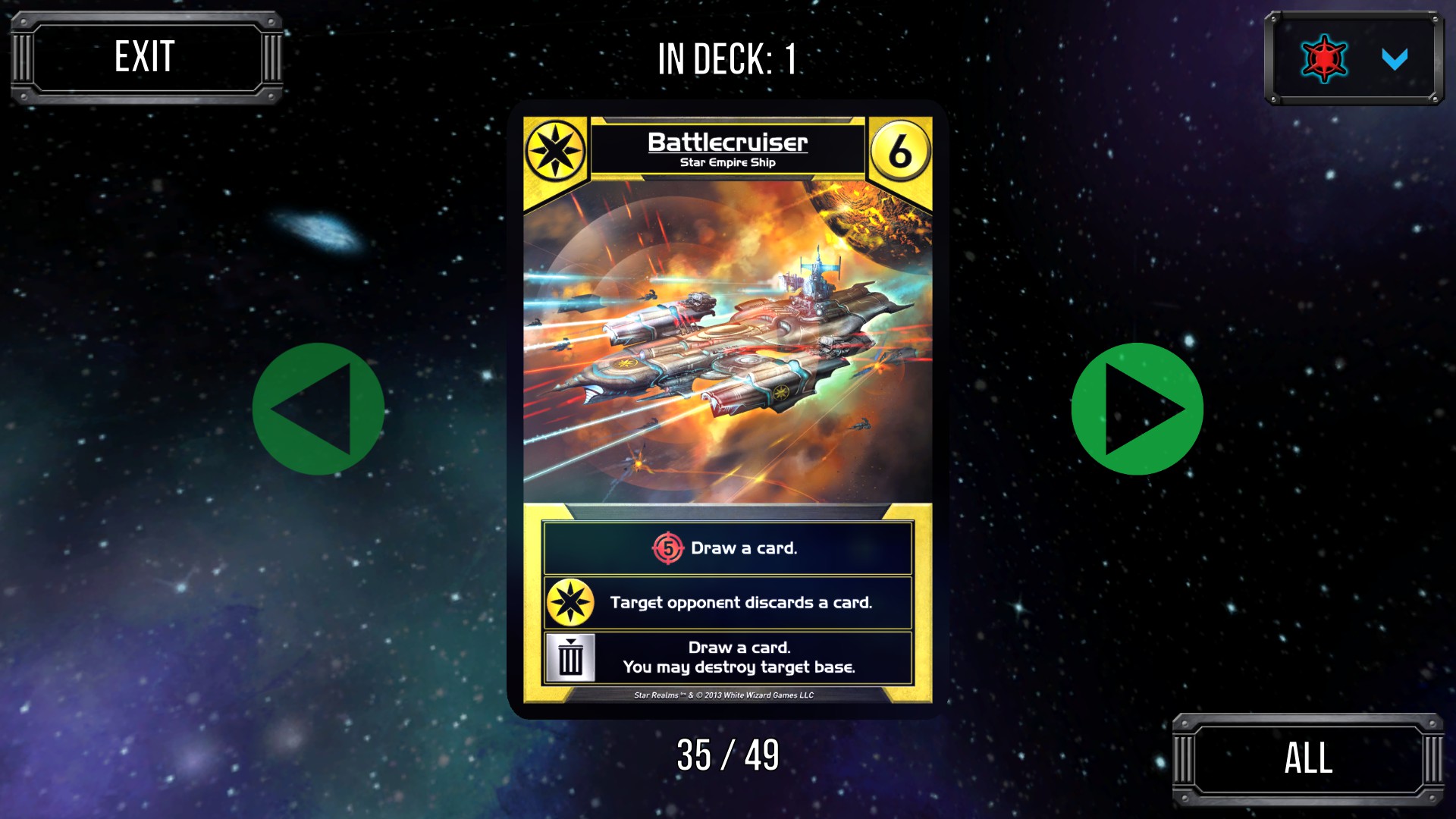1456x819 pixels.
Task: Exit the card gallery
Action: [146, 58]
